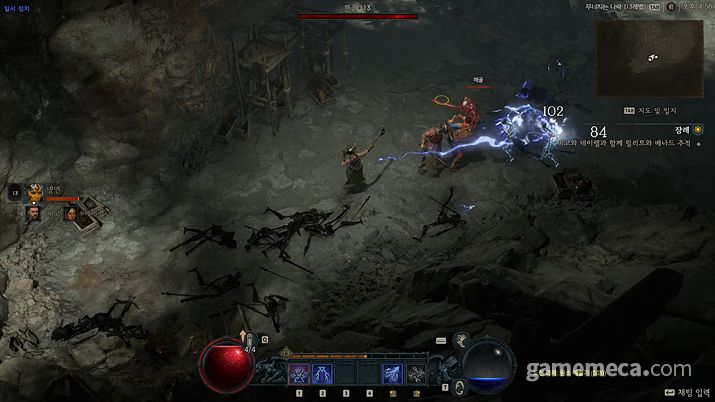
Task: Click the player's skull-faced portrait
Action: pyautogui.click(x=35, y=191)
